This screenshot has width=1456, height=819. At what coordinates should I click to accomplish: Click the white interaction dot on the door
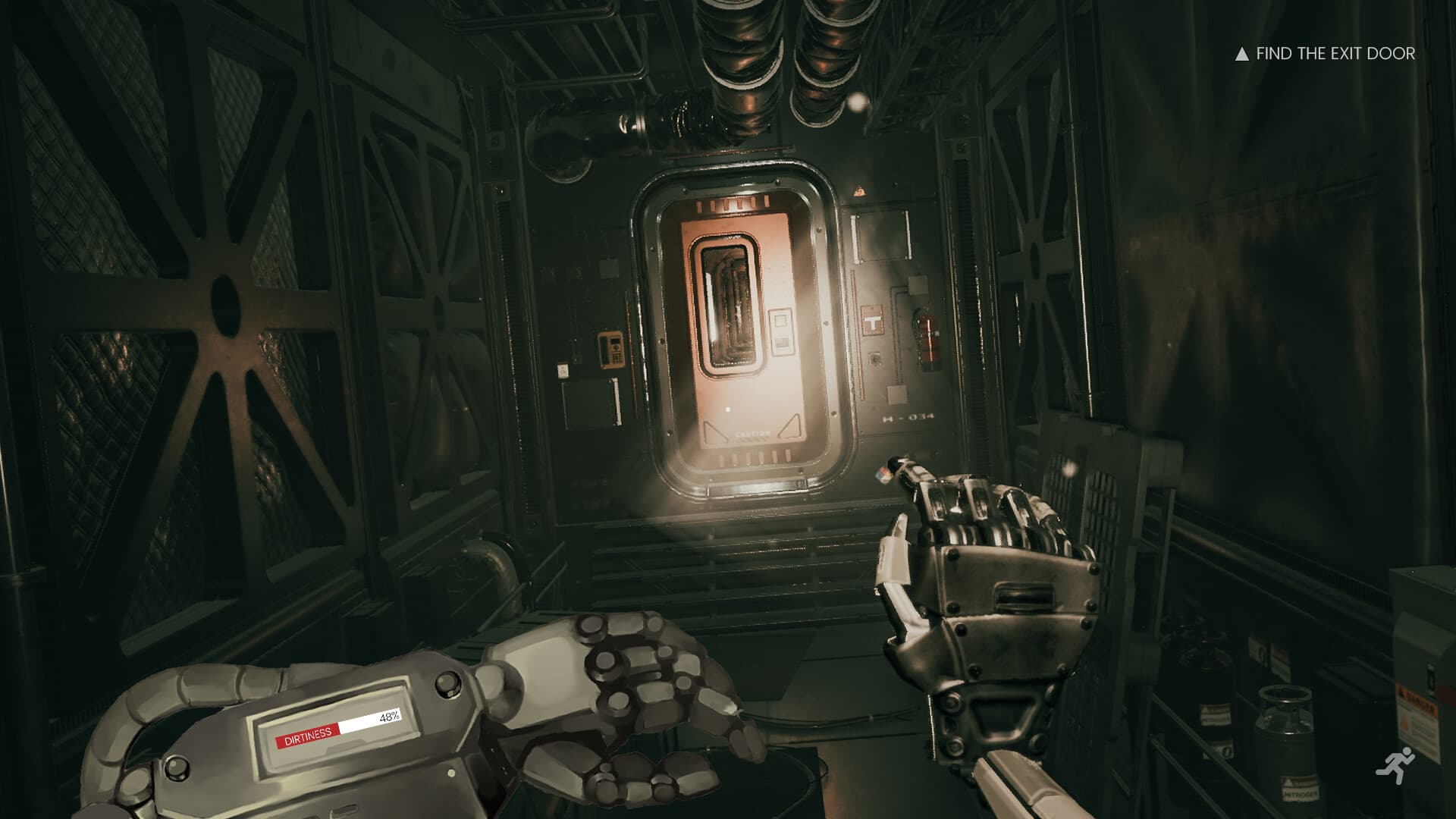727,409
